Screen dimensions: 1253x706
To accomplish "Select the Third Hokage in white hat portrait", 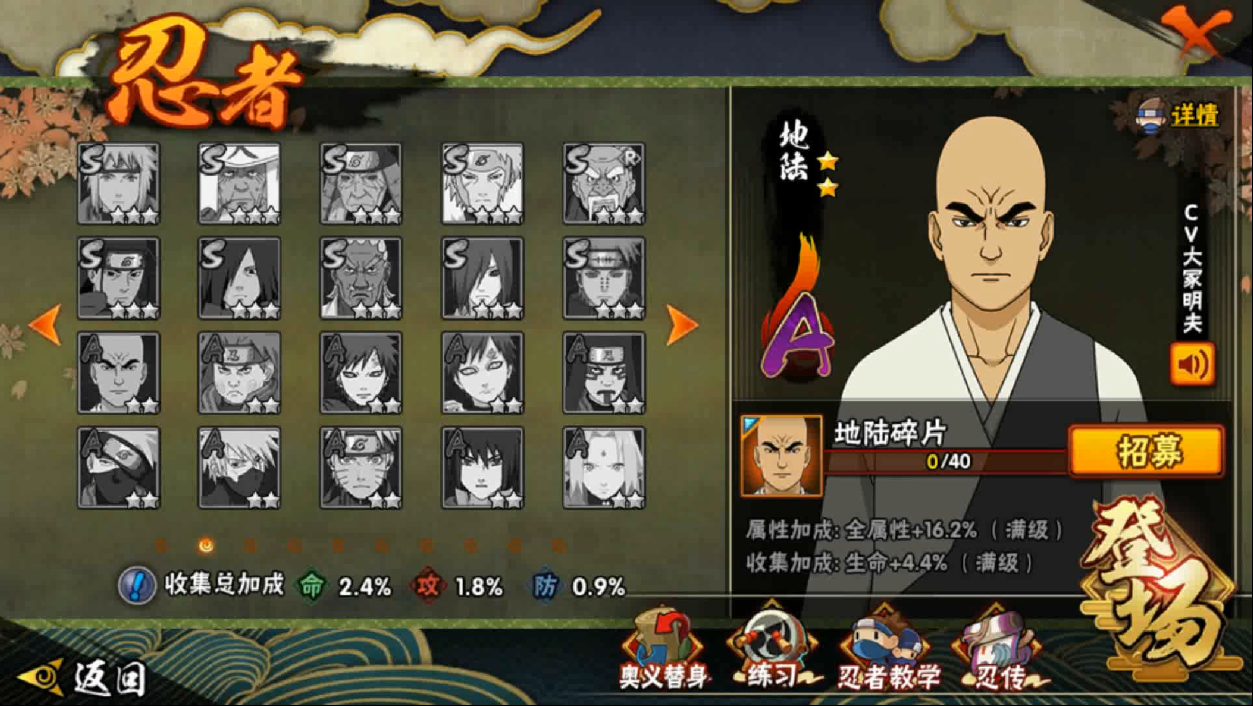I will 239,183.
